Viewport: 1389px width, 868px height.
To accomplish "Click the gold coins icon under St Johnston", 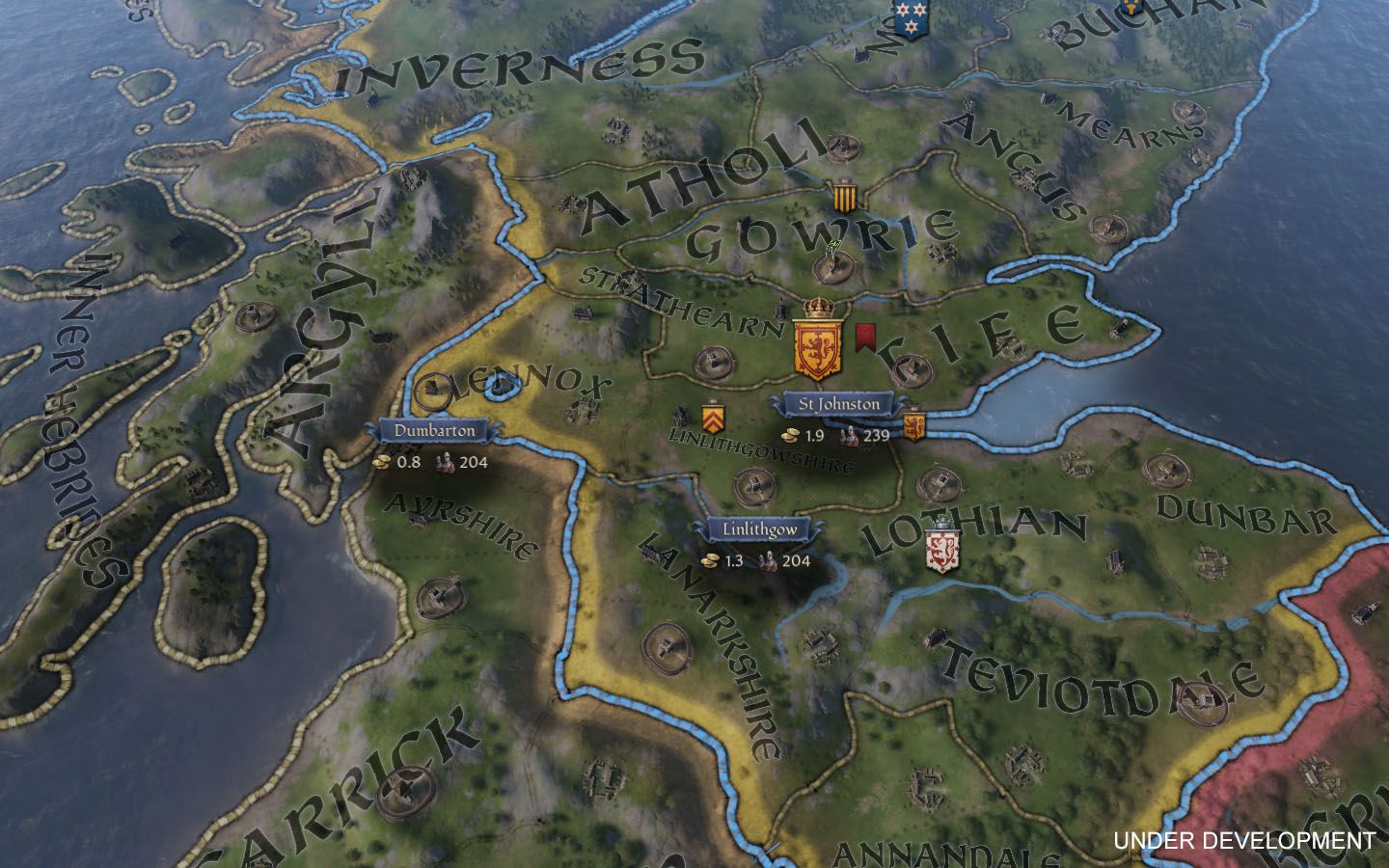I will click(793, 434).
